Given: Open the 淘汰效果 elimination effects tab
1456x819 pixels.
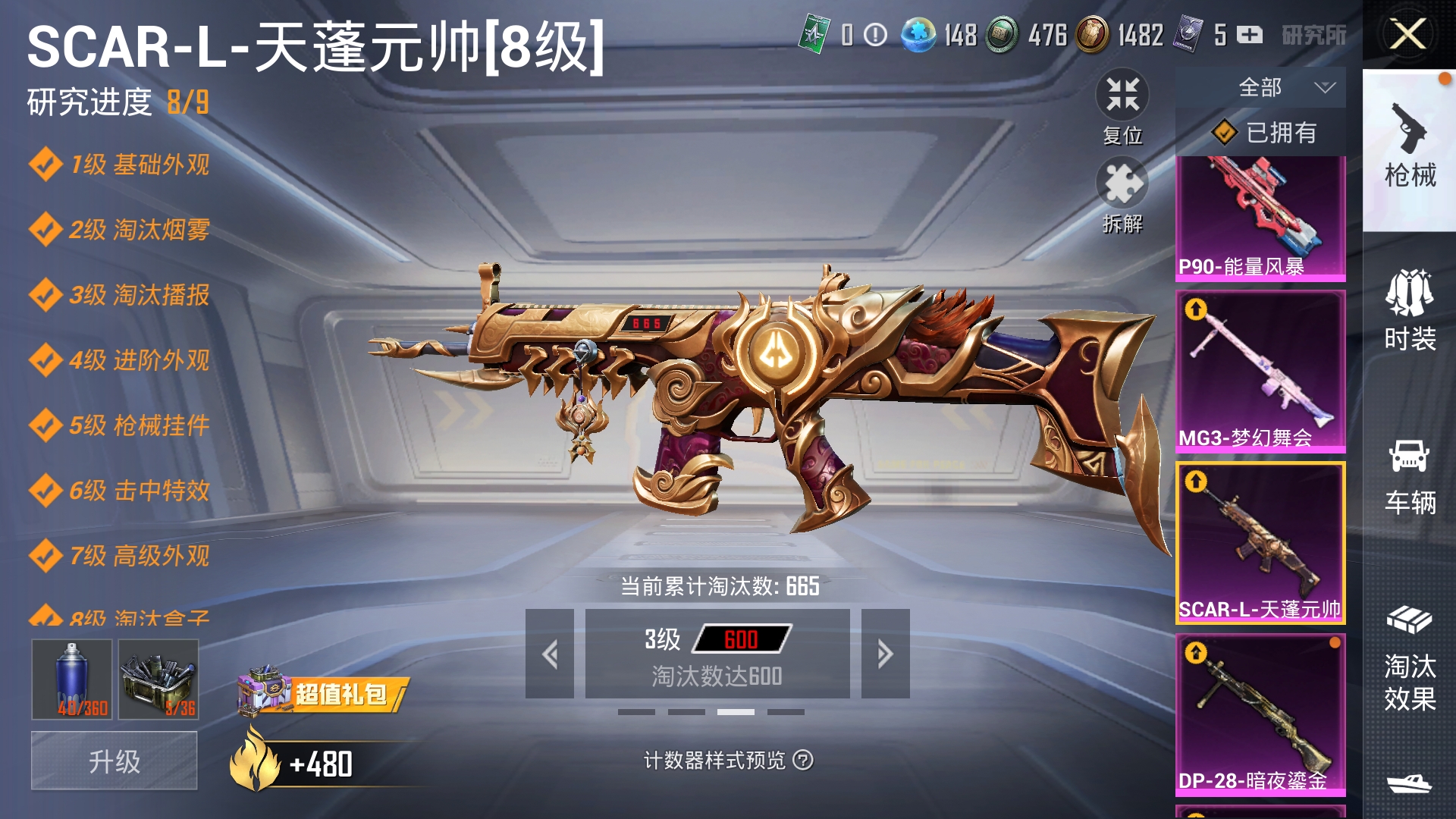Looking at the screenshot, I should click(x=1409, y=658).
